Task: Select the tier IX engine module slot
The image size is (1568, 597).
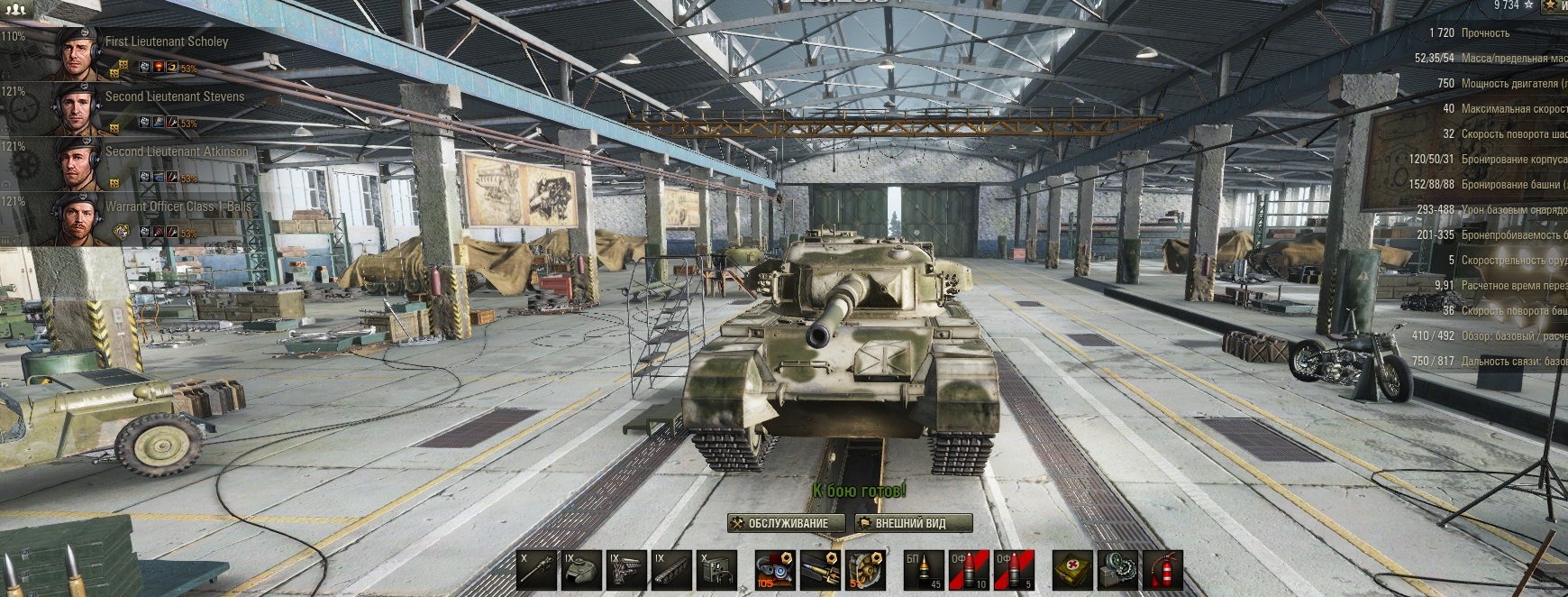Action: pyautogui.click(x=626, y=571)
